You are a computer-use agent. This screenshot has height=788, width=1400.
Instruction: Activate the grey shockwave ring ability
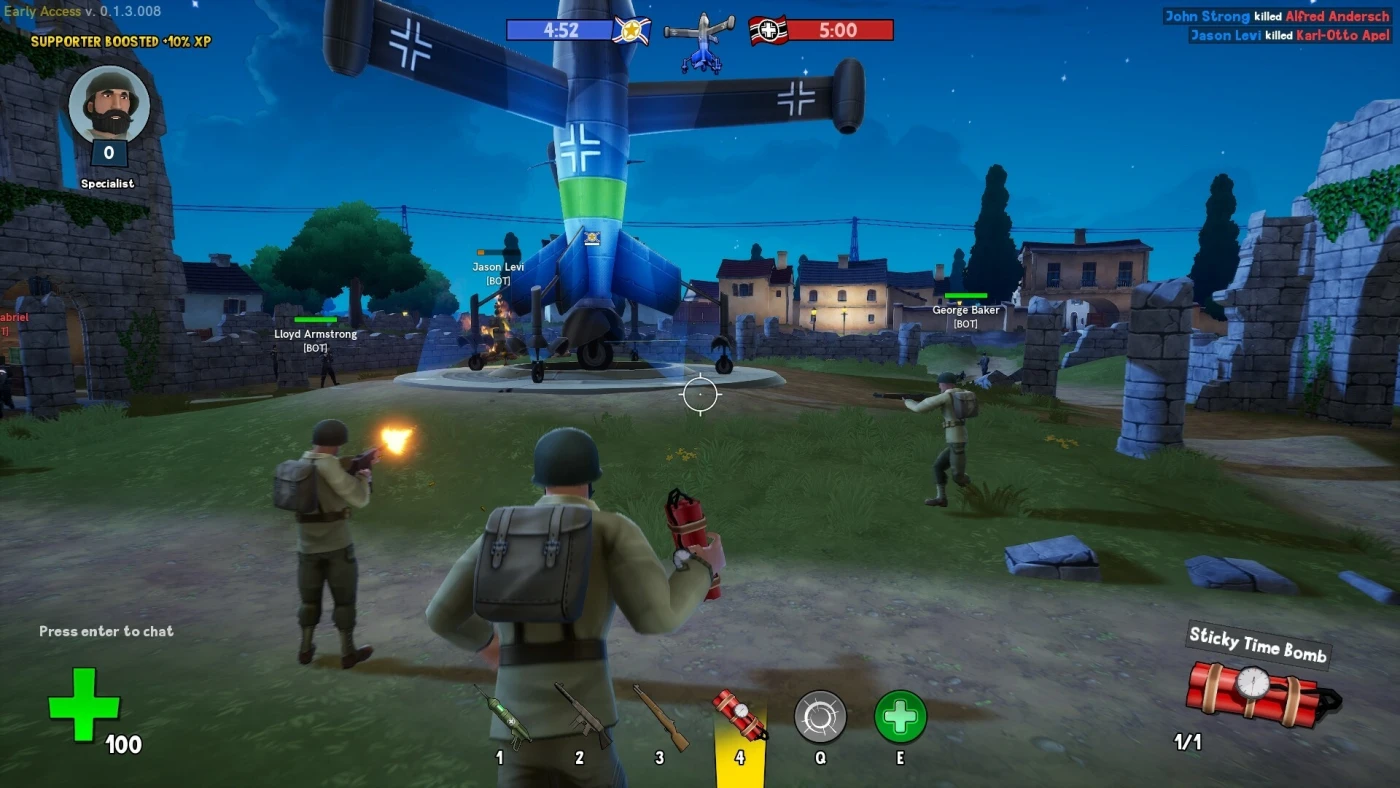820,717
